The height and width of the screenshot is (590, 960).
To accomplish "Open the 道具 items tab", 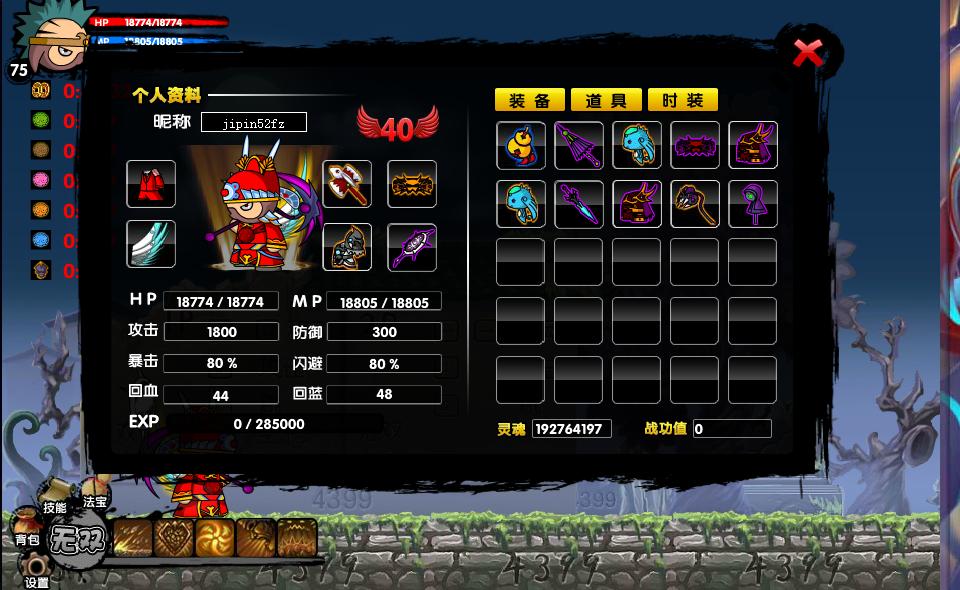I will pos(606,100).
